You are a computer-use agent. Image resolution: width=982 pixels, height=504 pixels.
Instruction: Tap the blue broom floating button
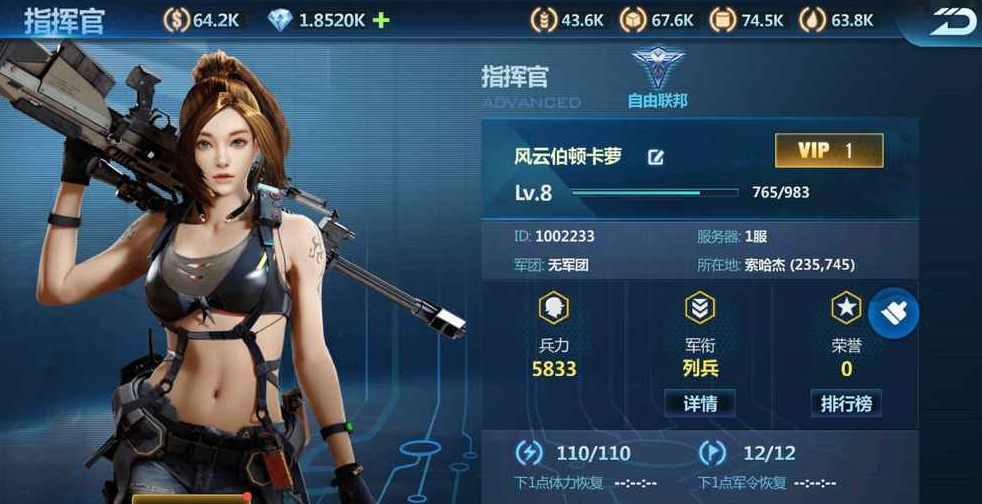(893, 313)
